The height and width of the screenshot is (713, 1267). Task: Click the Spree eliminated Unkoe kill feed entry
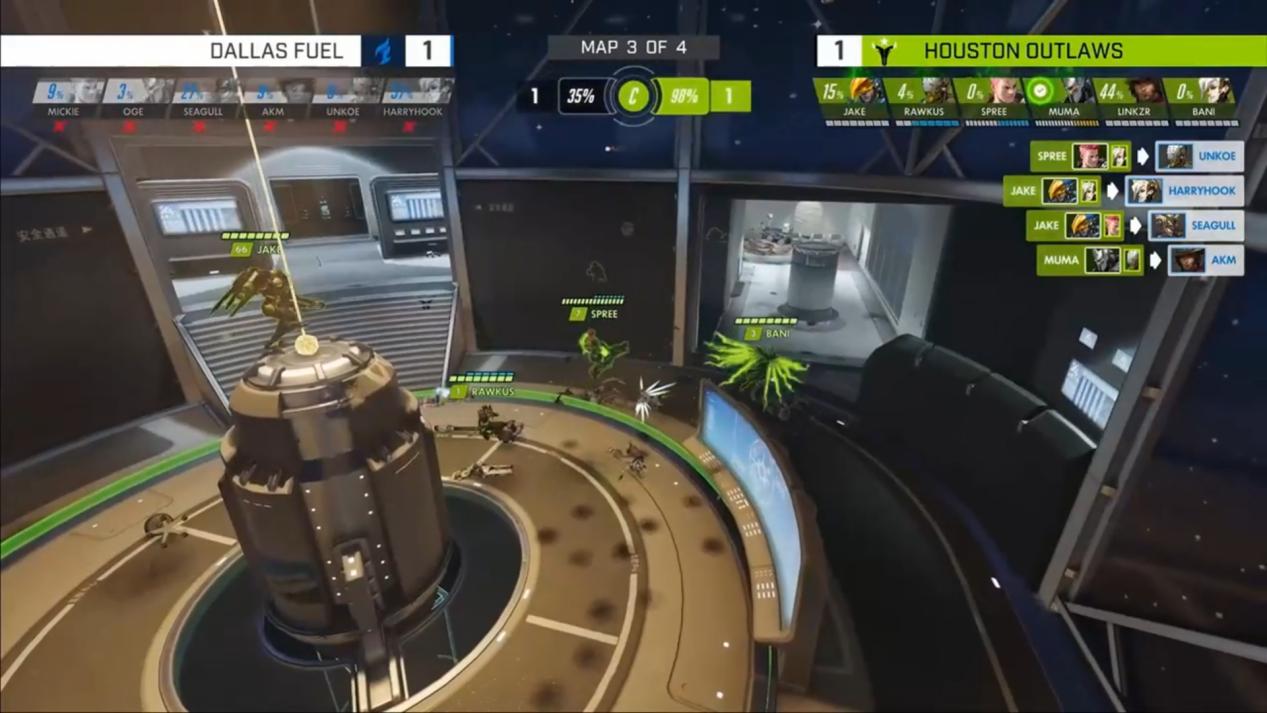coord(1137,156)
